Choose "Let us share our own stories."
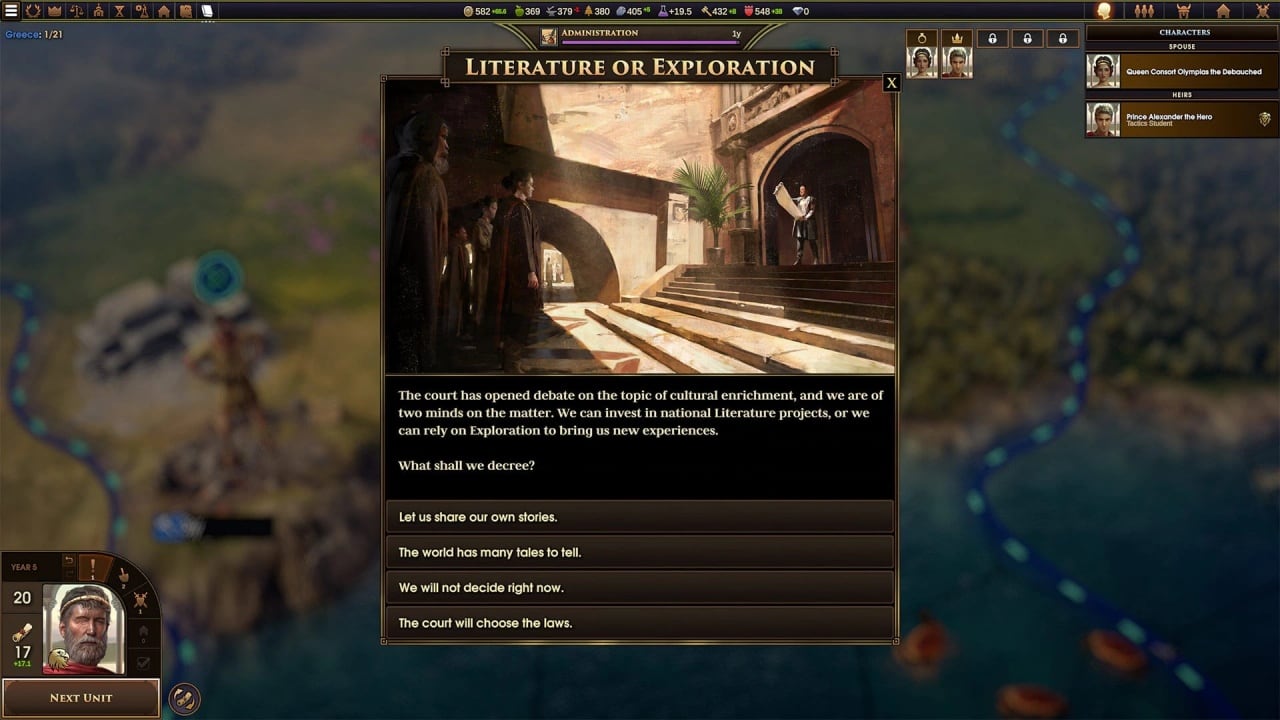 pyautogui.click(x=639, y=517)
